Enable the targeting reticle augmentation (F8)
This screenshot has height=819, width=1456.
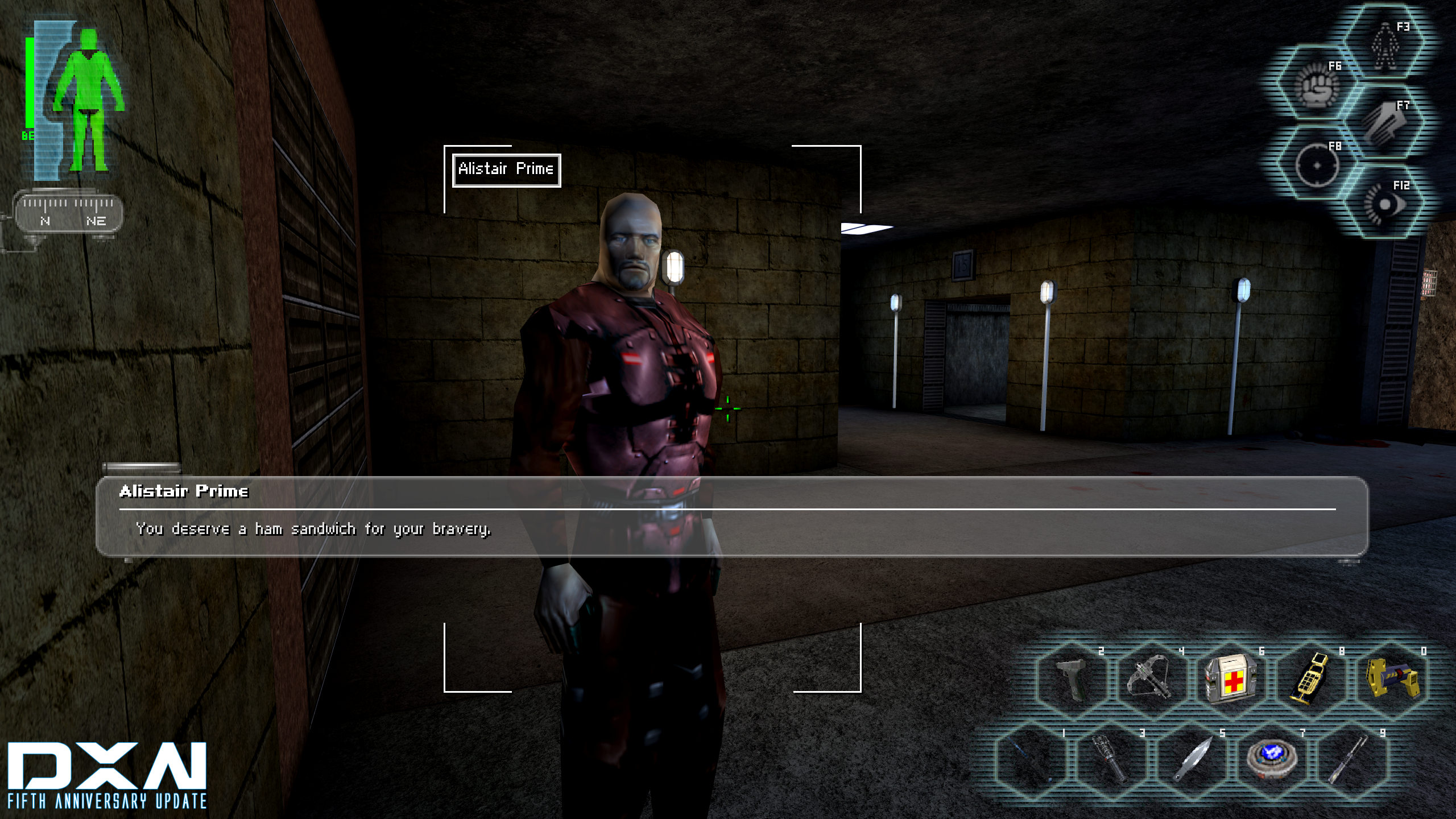point(1316,165)
